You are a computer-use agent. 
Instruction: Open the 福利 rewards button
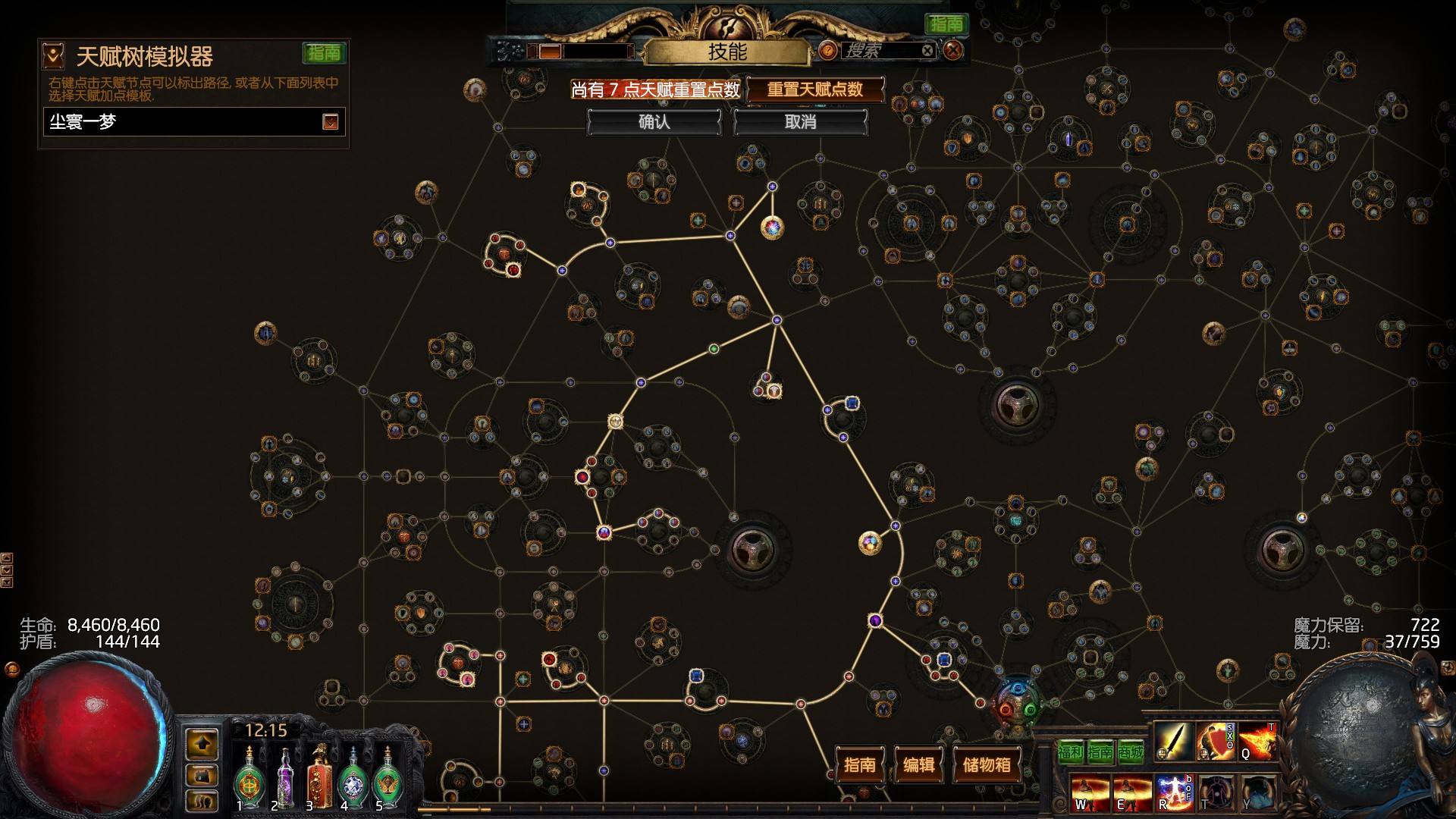coord(1070,752)
